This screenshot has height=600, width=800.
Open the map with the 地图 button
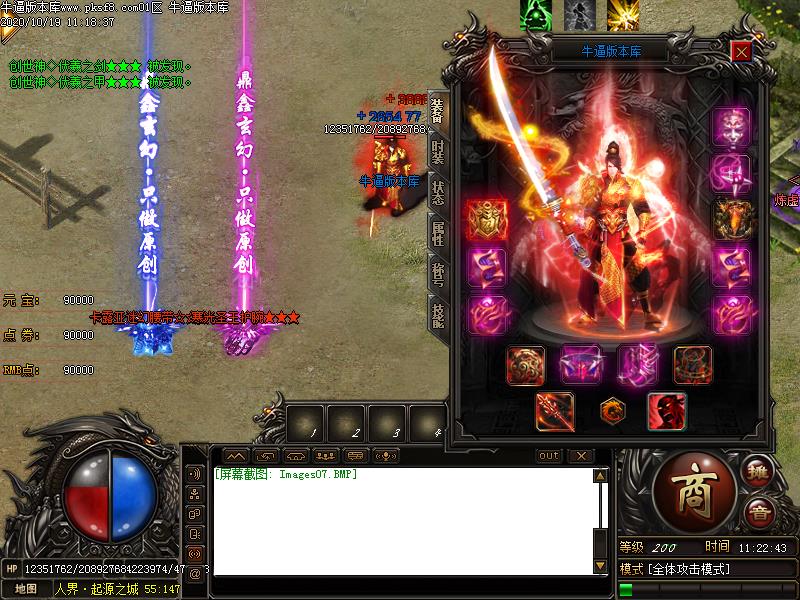[25, 588]
